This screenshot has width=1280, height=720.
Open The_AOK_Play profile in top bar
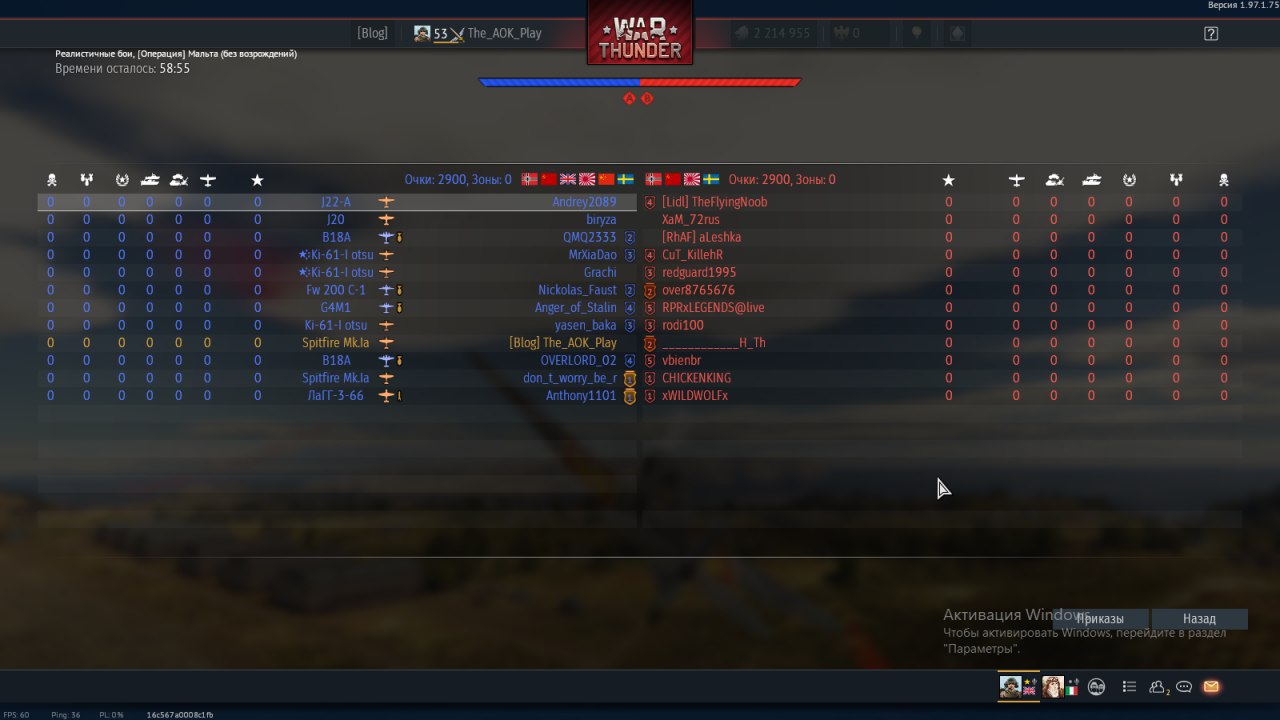pyautogui.click(x=478, y=33)
